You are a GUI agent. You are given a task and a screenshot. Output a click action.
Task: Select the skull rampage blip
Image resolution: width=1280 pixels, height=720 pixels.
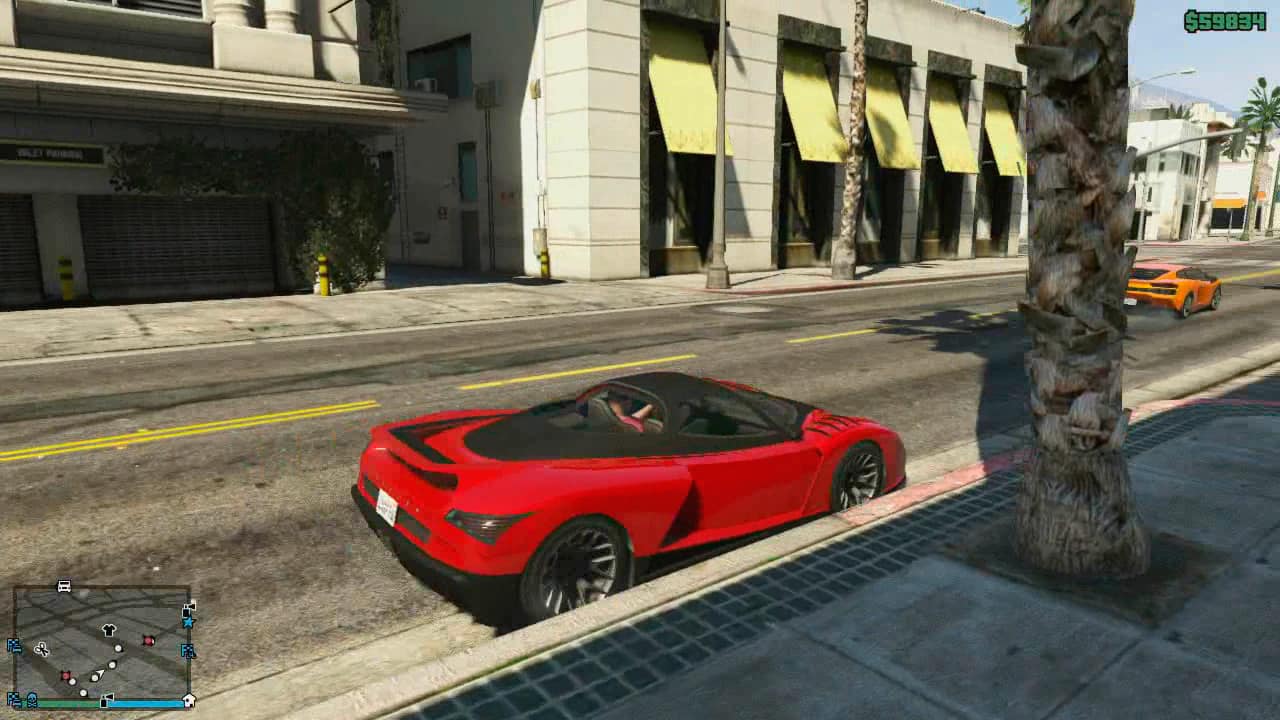32,700
